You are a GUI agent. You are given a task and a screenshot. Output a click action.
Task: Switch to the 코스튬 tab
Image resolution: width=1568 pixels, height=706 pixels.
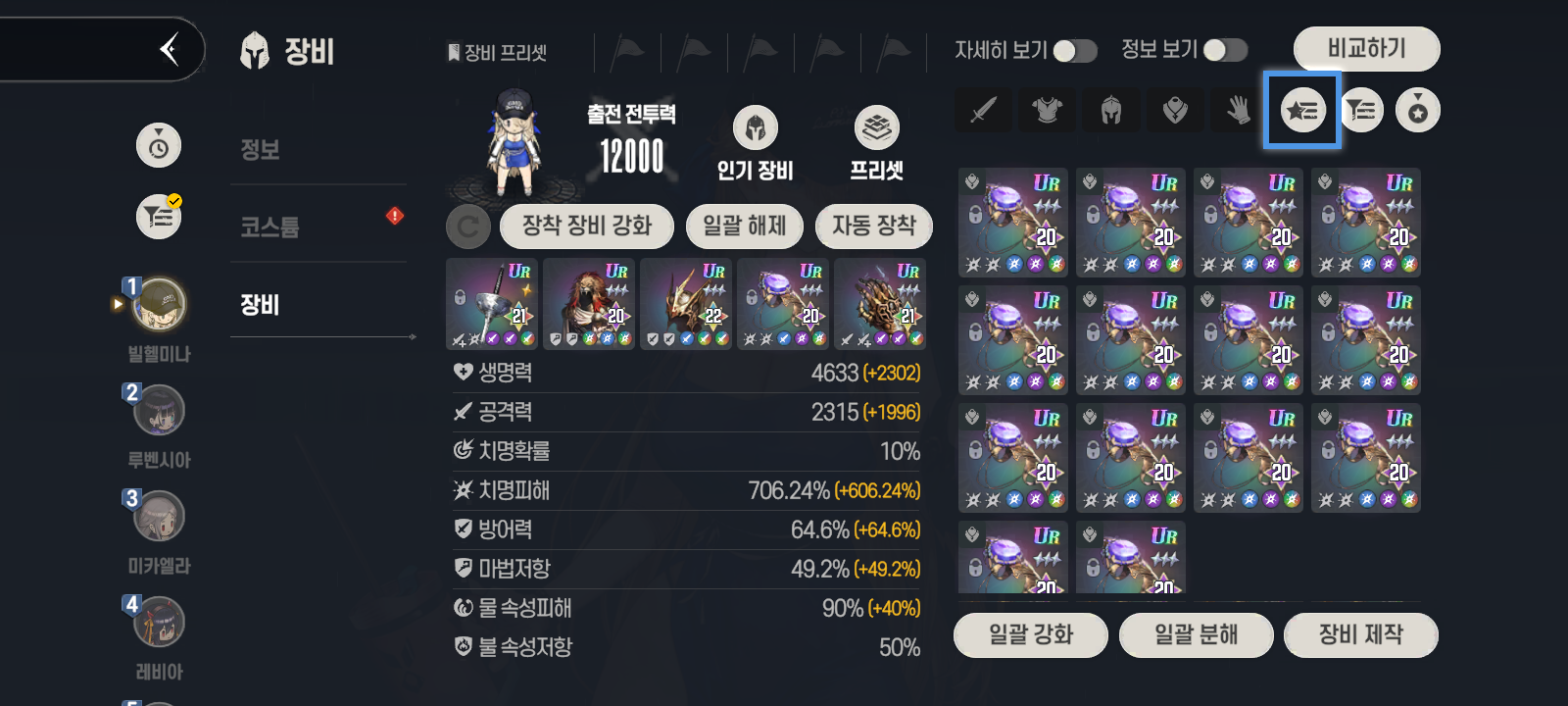(270, 227)
